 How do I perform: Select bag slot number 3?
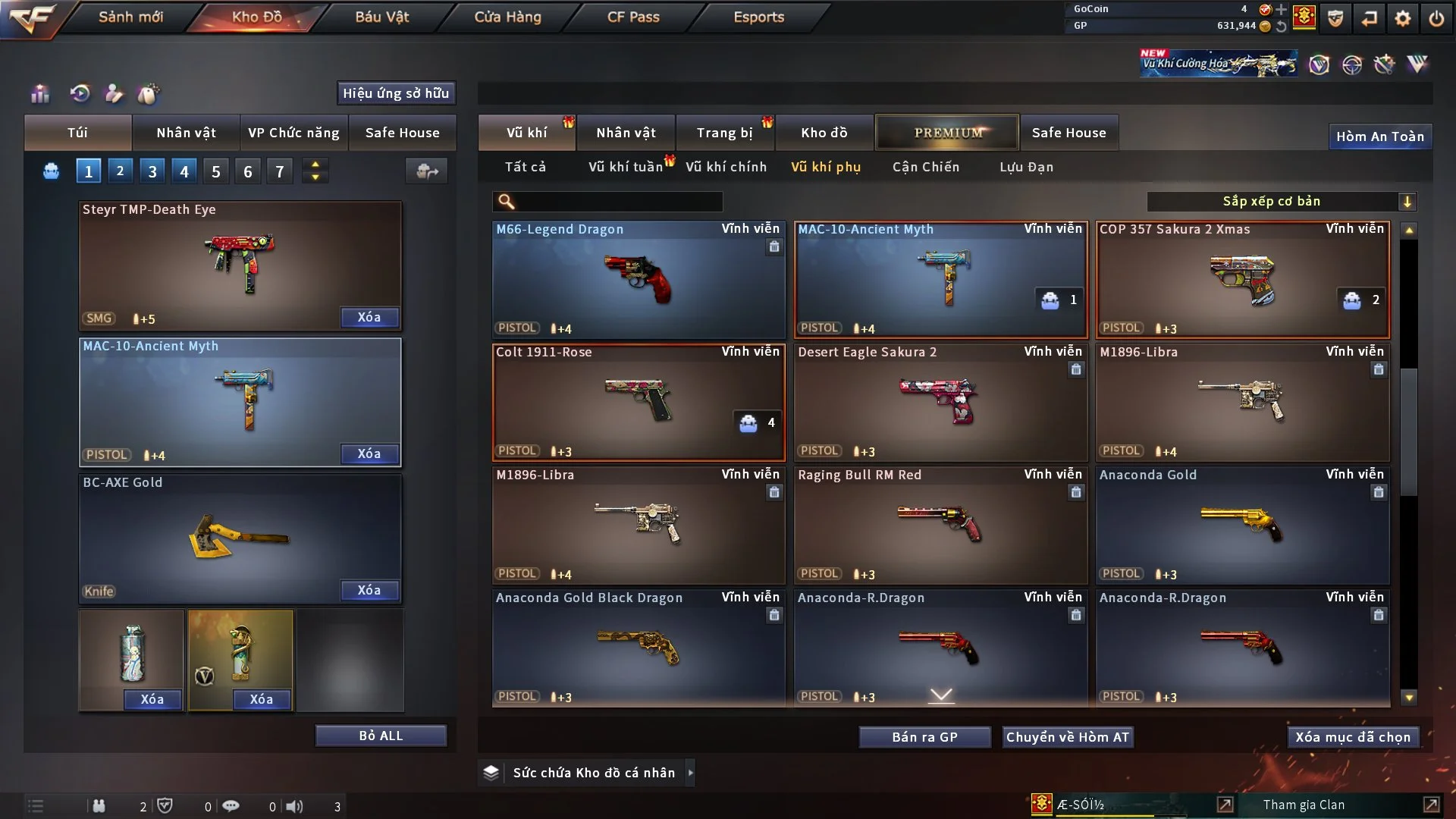tap(152, 171)
